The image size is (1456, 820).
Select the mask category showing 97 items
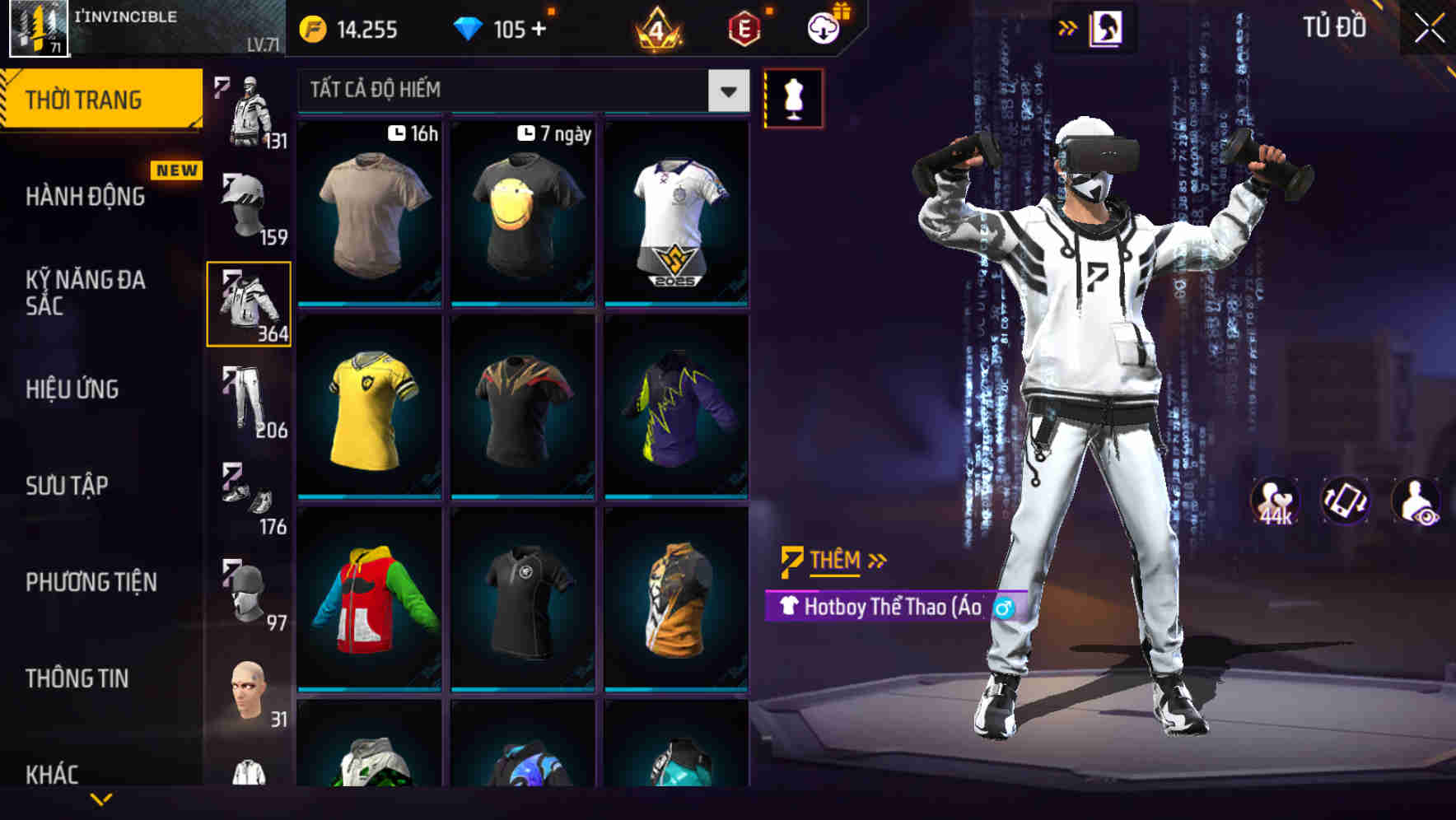(247, 593)
